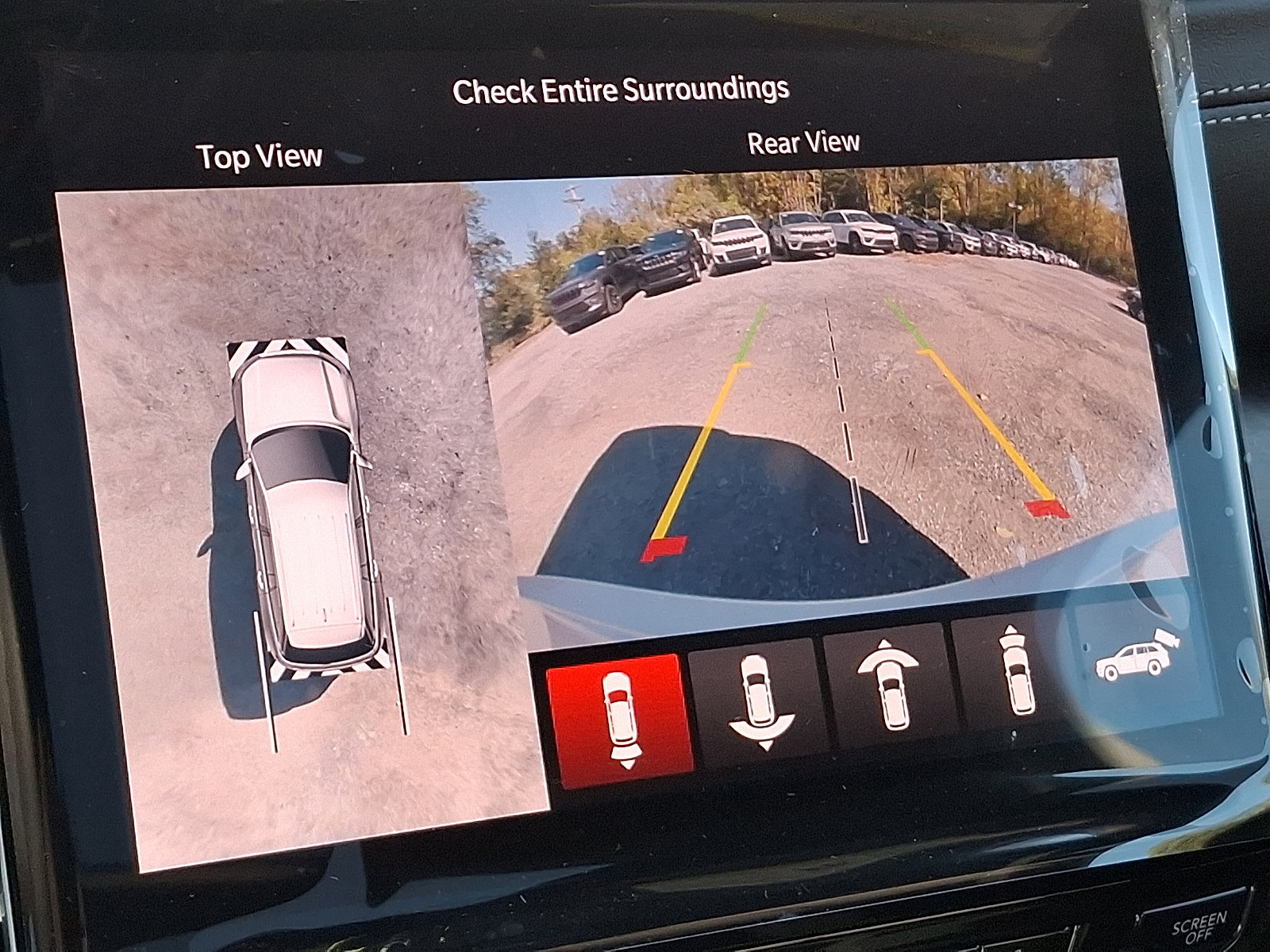Tap the white vehicle graphic in Top View
Screen dimensions: 1270x952
coord(302,508)
